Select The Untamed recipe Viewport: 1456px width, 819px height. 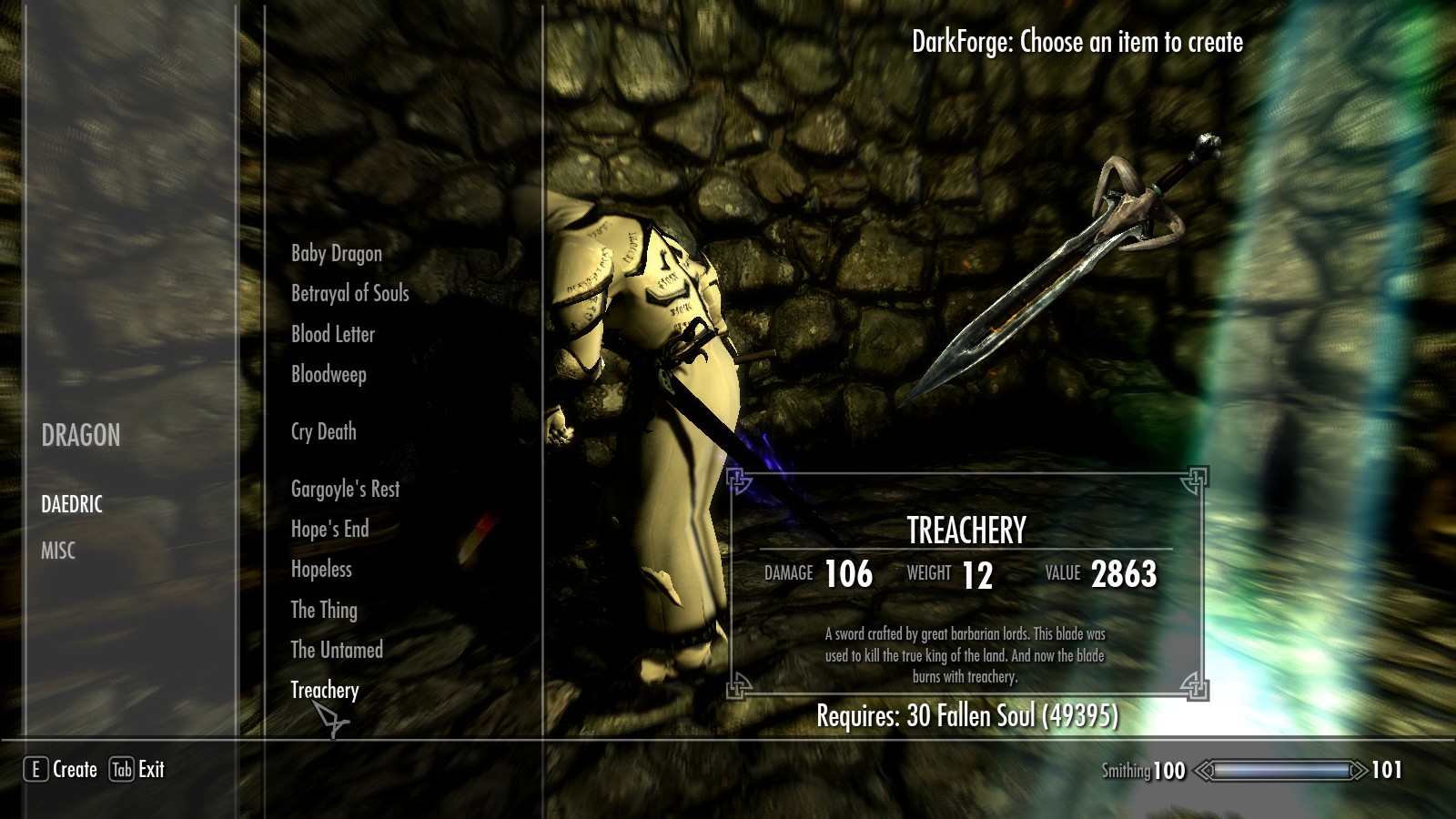coord(336,650)
